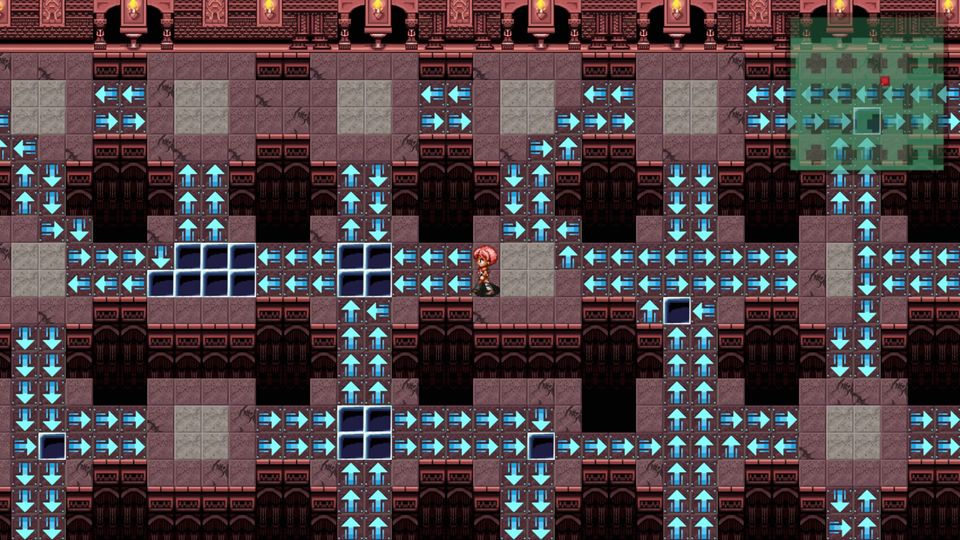Click the green minimap overlay
Image resolution: width=960 pixels, height=540 pixels.
pyautogui.click(x=866, y=94)
